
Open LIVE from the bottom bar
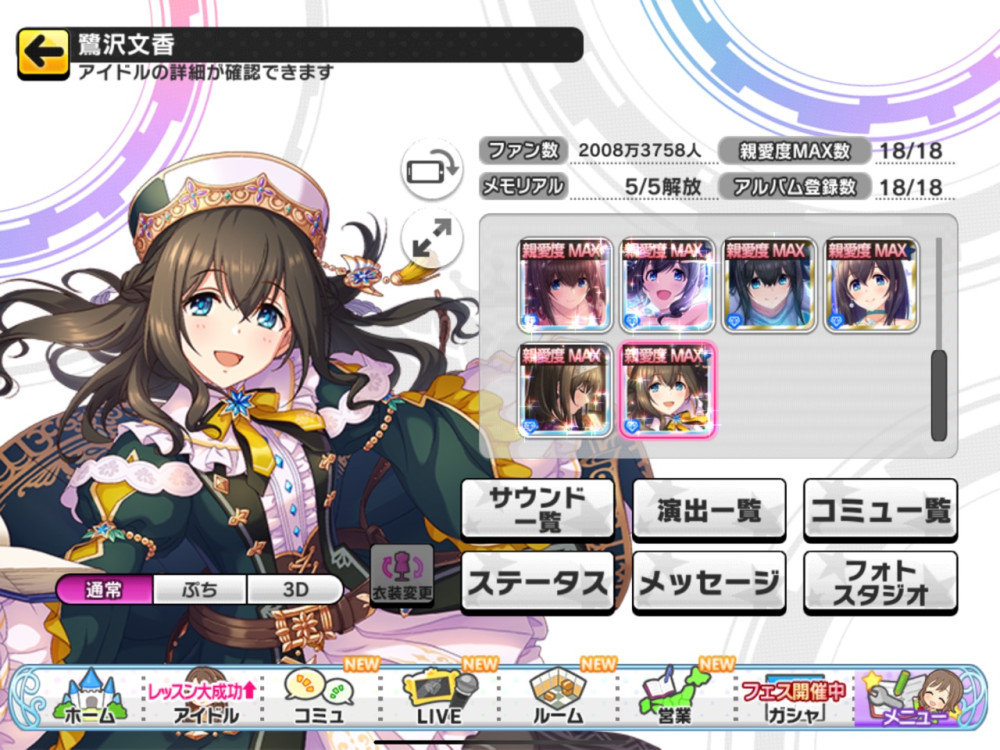tap(439, 696)
